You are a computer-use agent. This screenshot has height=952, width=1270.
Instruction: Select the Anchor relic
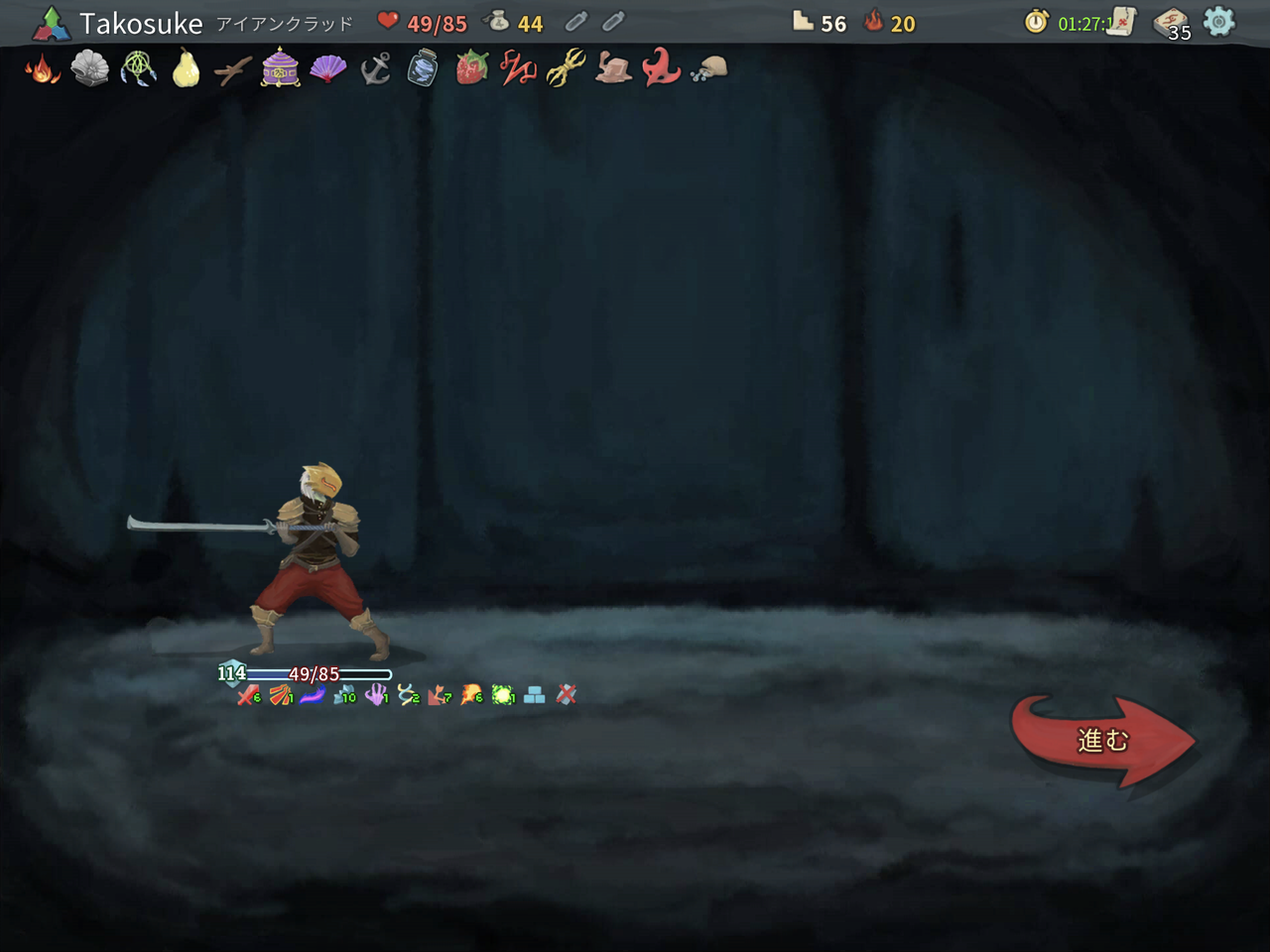pyautogui.click(x=375, y=69)
